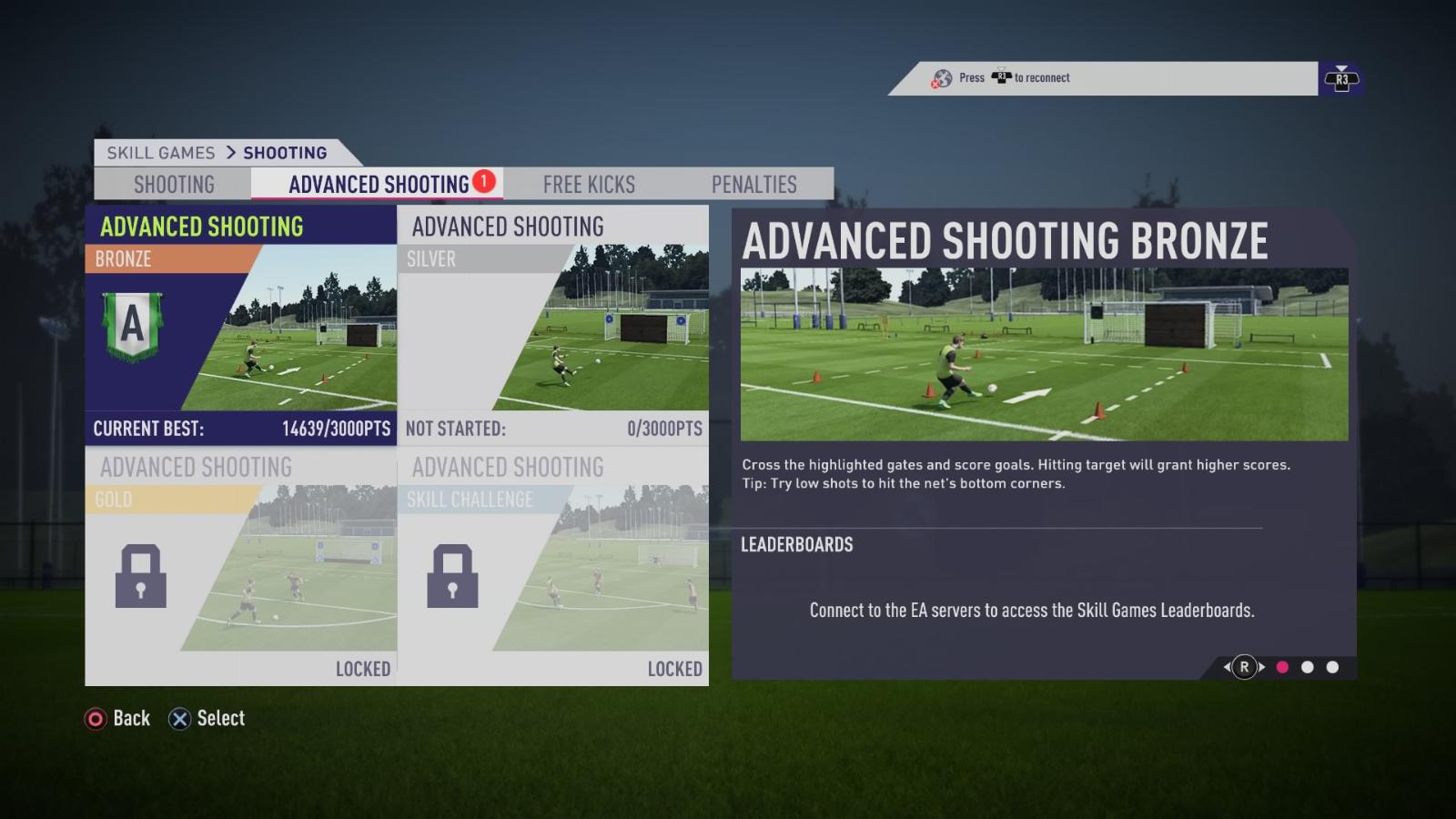Switch to the Shooting tab
This screenshot has width=1456, height=819.
174,185
